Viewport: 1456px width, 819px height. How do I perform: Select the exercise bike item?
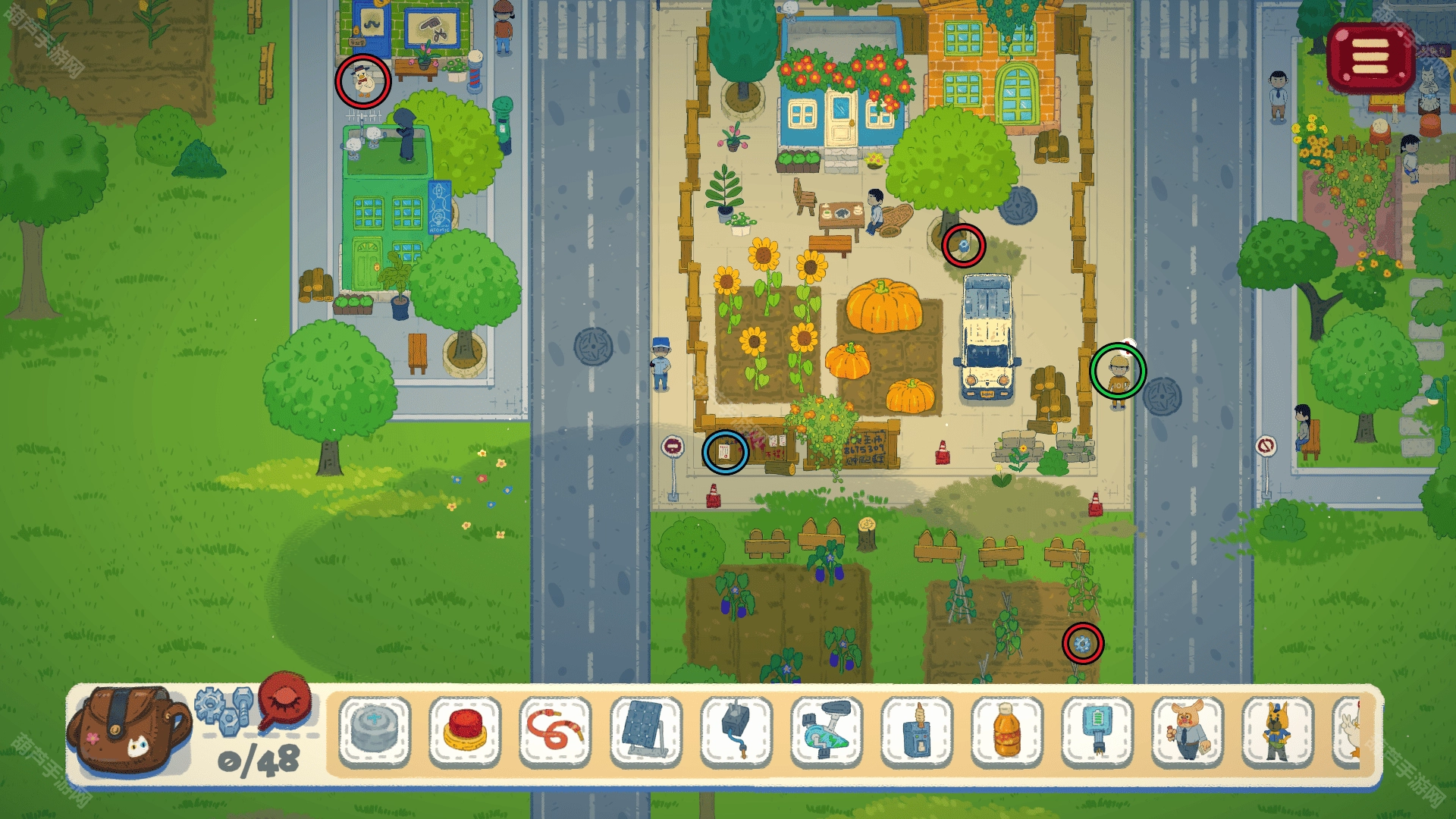(x=827, y=731)
